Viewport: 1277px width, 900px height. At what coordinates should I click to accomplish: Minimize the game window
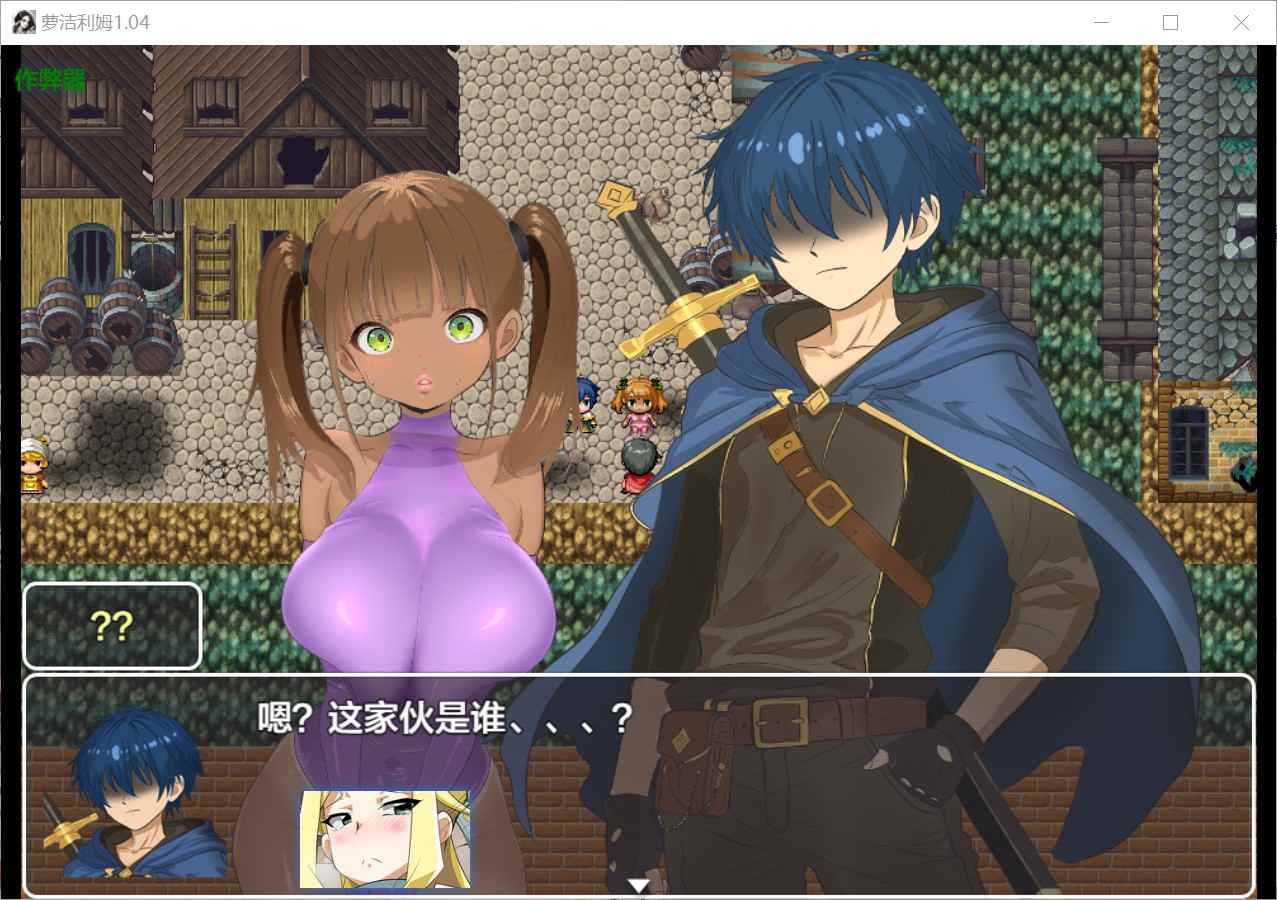point(1101,23)
